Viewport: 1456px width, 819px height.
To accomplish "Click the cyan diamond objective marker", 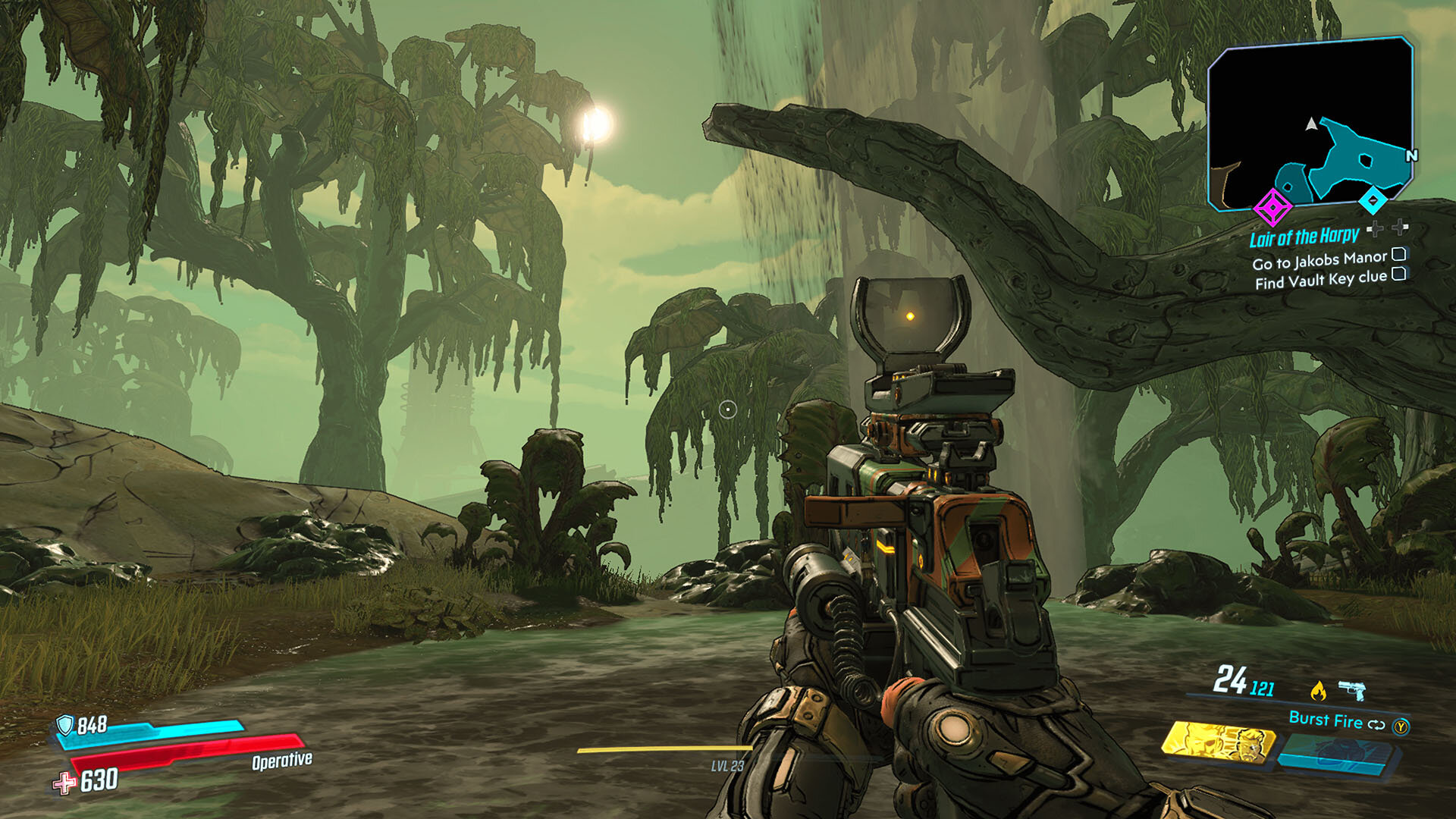I will (1372, 200).
